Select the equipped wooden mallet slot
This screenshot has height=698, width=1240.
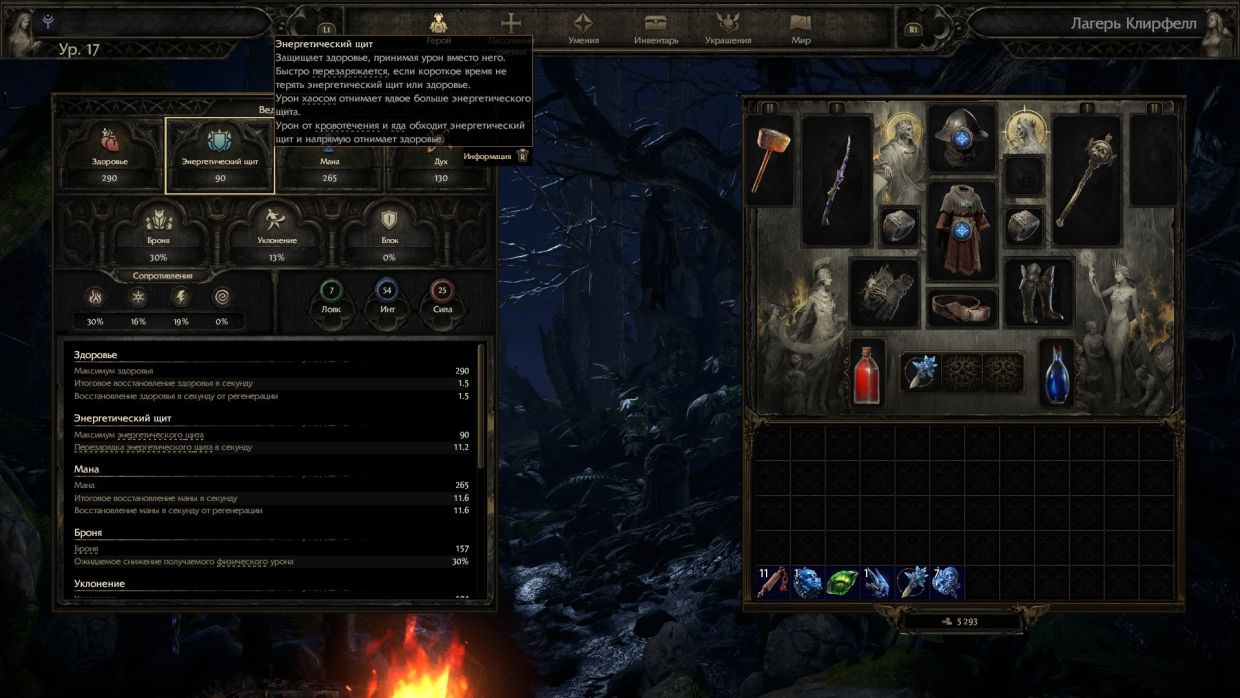(x=772, y=160)
